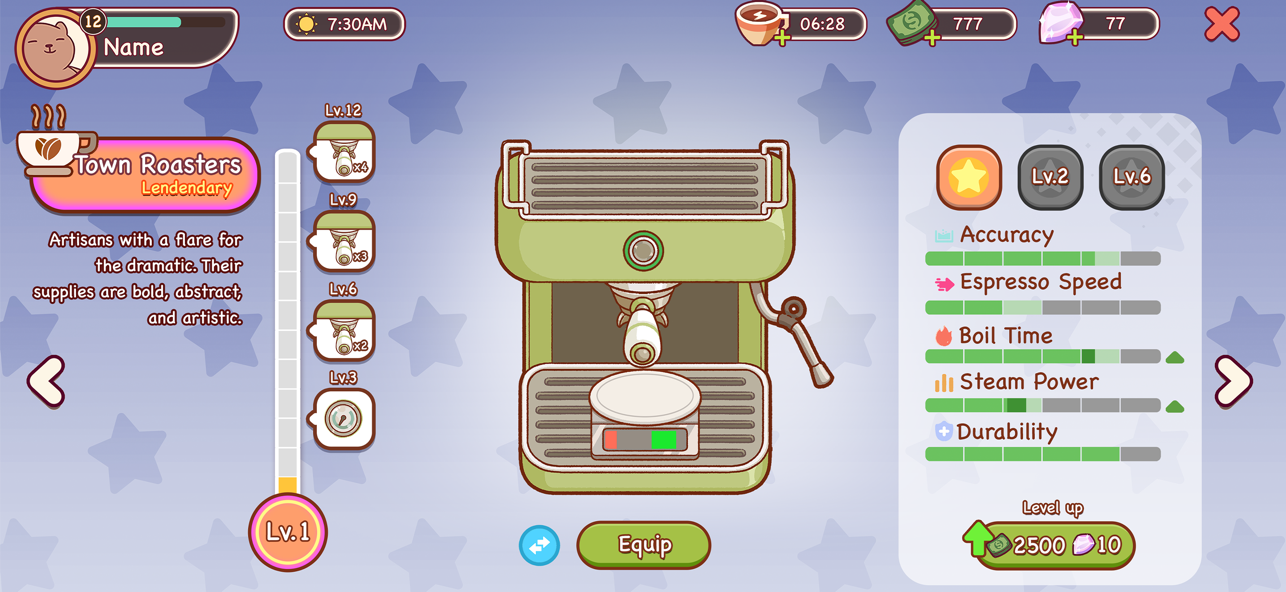Screen dimensions: 1286x592
Task: Level up for 2500 cash and 10 gems
Action: pos(1055,545)
